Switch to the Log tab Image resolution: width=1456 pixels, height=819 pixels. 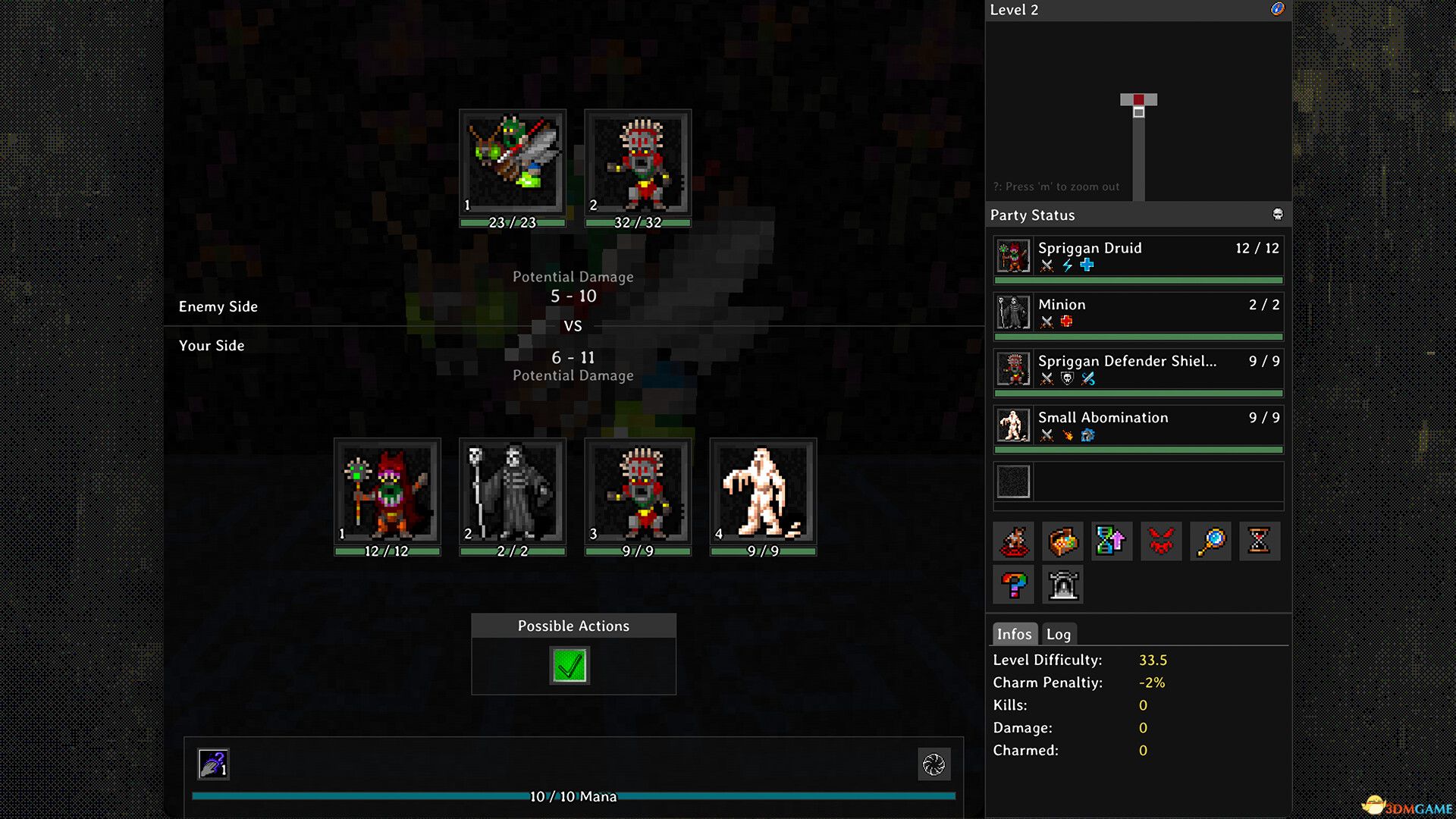pos(1058,634)
